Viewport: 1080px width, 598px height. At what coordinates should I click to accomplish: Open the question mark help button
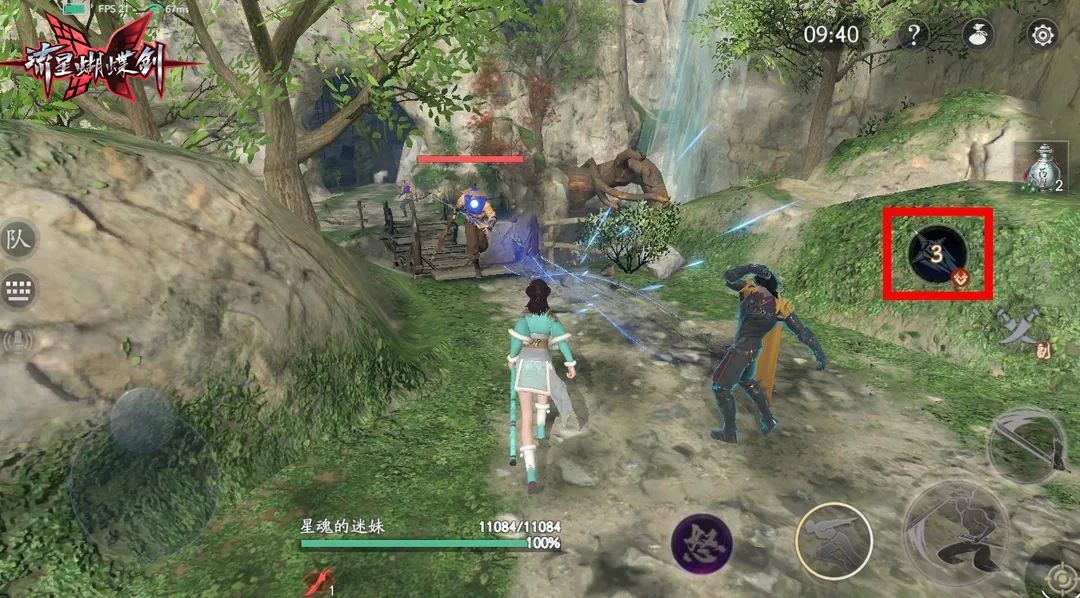click(x=912, y=35)
